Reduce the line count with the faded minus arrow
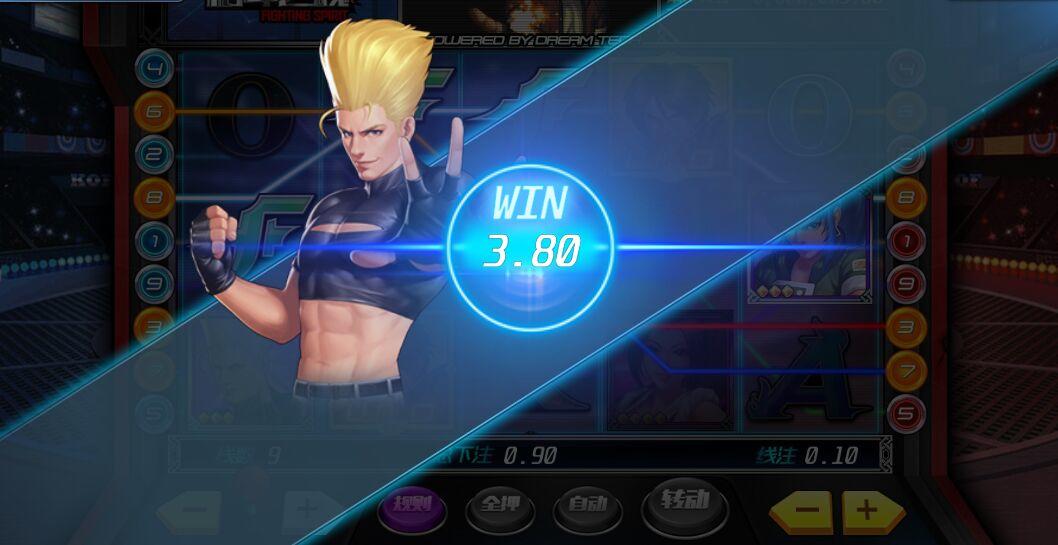This screenshot has width=1058, height=545. [x=192, y=510]
